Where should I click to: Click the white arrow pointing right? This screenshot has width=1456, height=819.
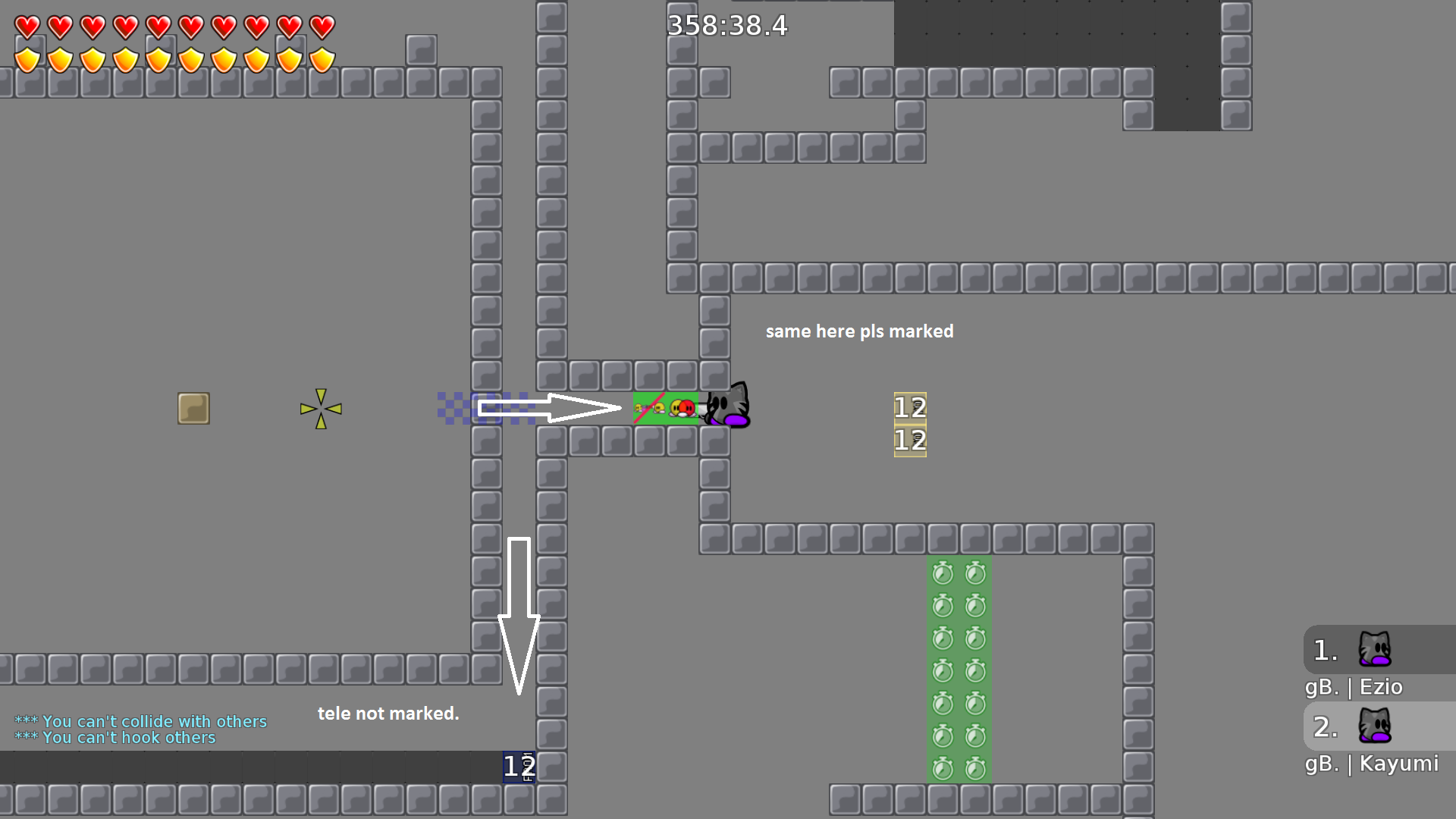550,407
